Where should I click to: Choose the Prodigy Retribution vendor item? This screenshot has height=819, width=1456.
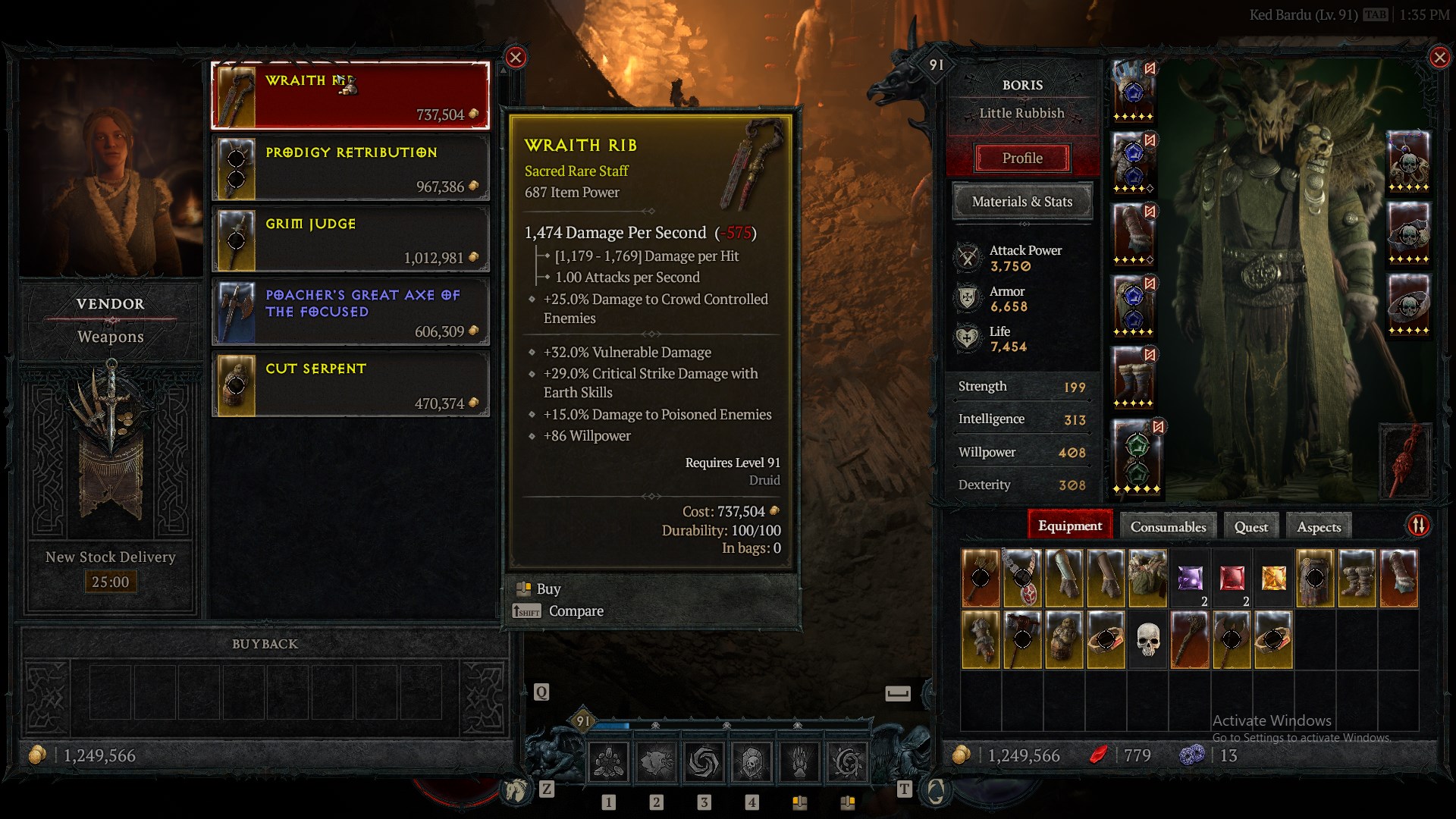pos(350,168)
